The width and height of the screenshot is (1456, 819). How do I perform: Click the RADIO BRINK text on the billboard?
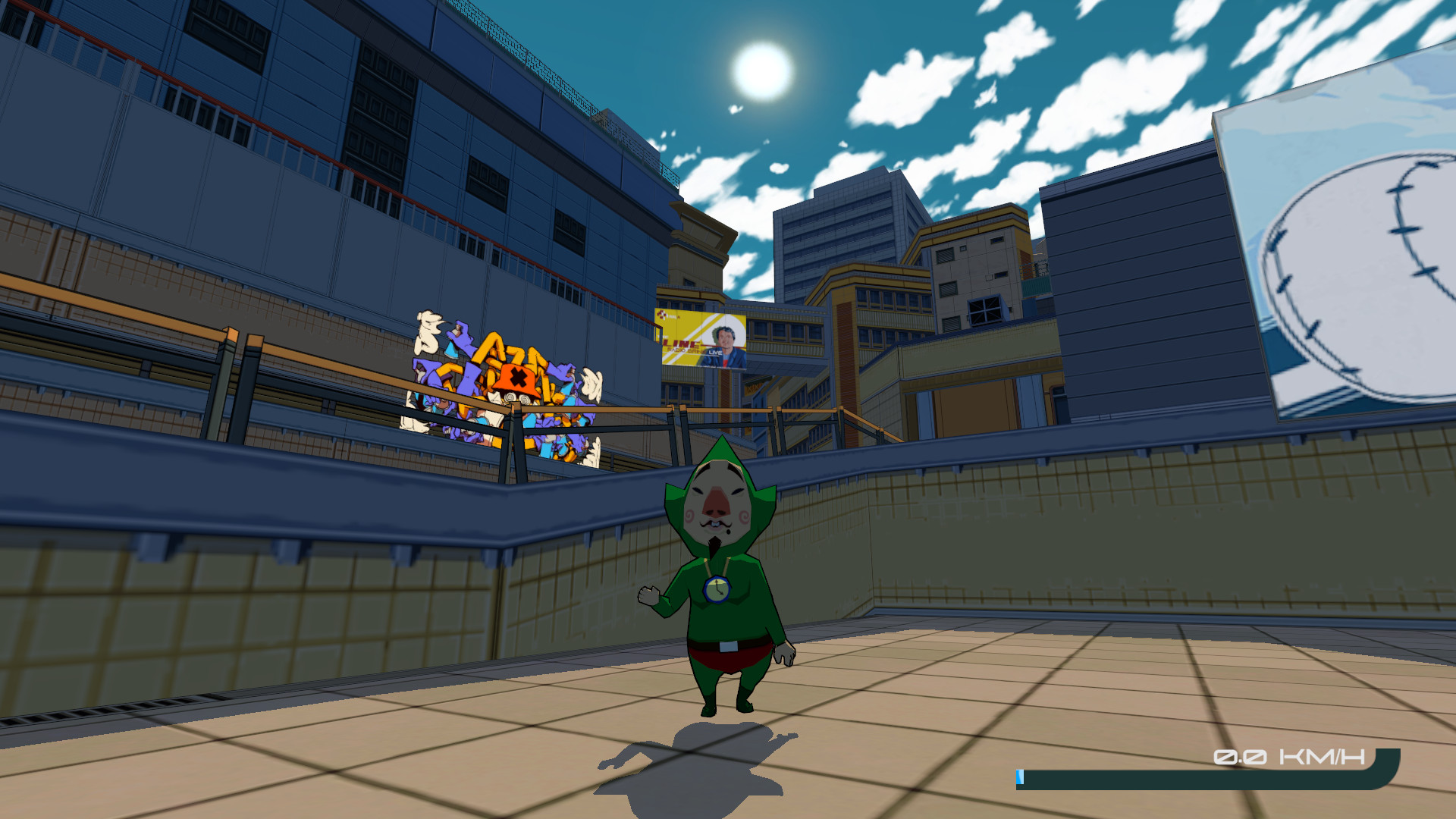(682, 350)
